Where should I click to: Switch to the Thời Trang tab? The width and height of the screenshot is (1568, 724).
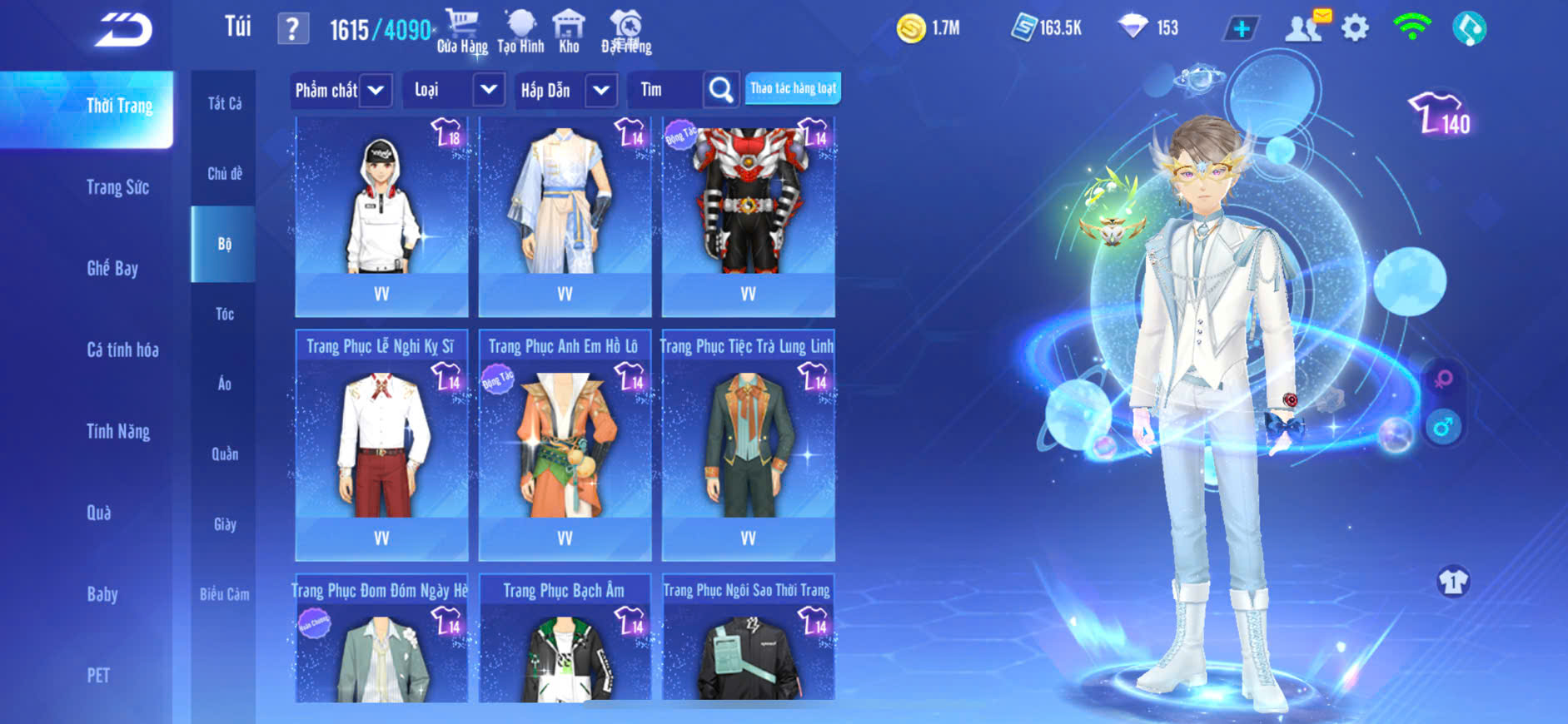pyautogui.click(x=119, y=106)
